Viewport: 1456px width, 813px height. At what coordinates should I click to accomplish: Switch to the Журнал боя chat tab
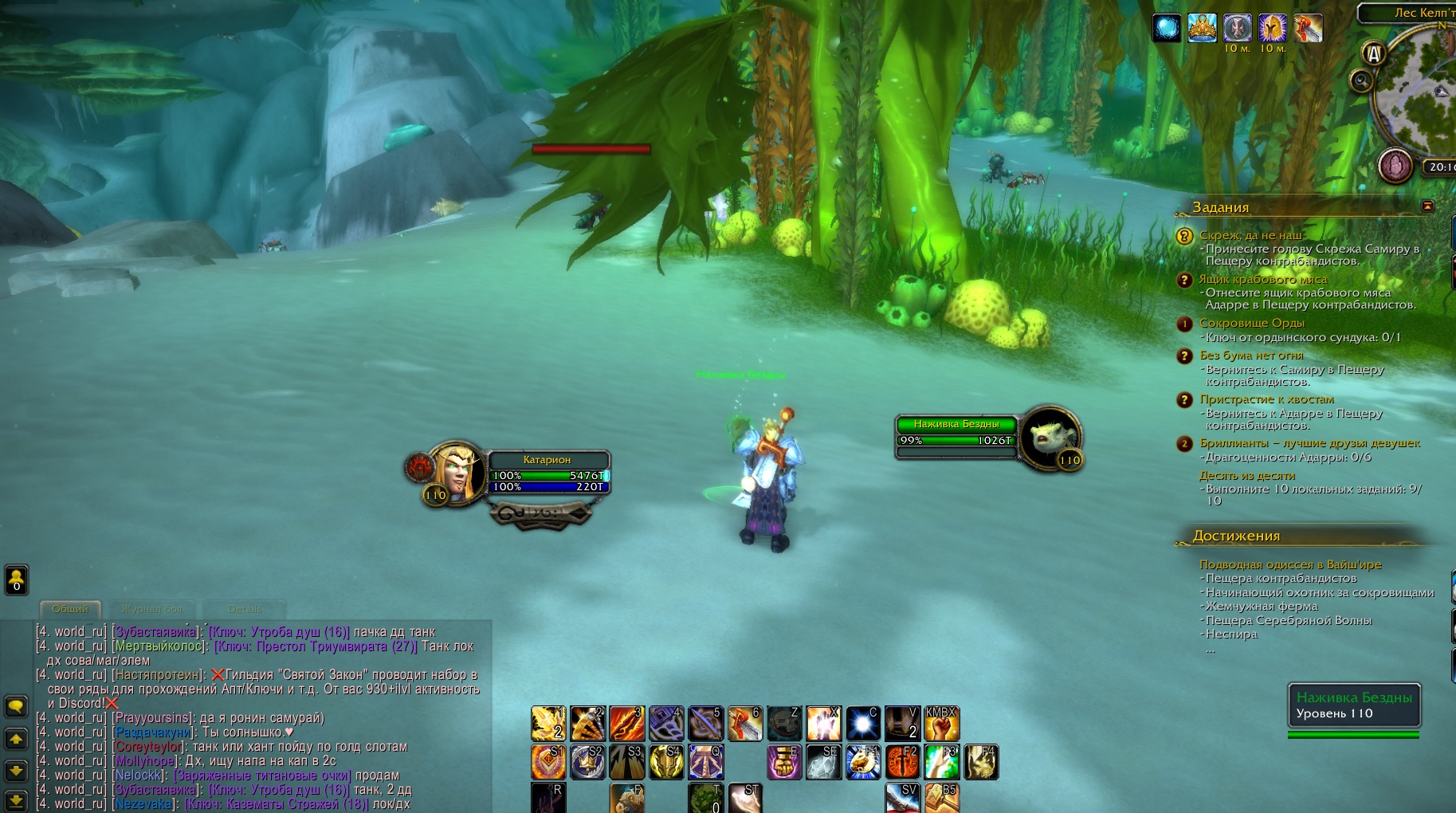tap(151, 609)
